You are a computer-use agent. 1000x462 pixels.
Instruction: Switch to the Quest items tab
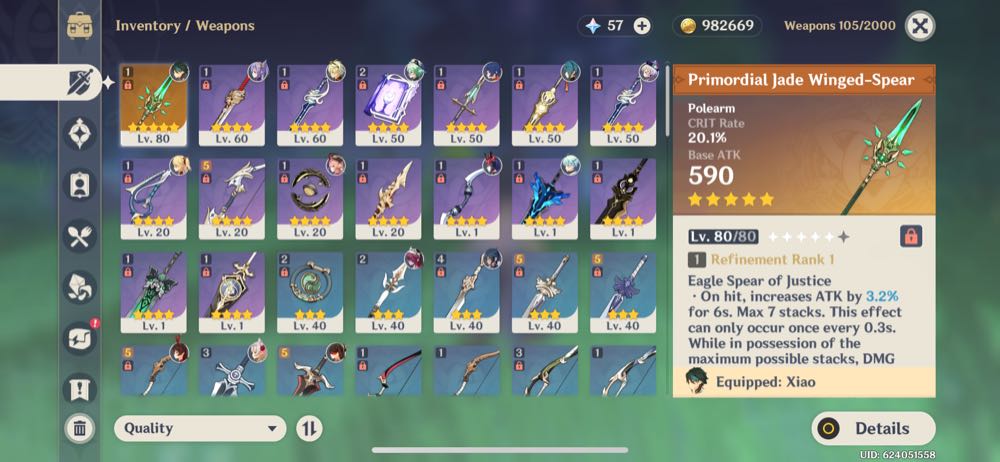[x=80, y=388]
